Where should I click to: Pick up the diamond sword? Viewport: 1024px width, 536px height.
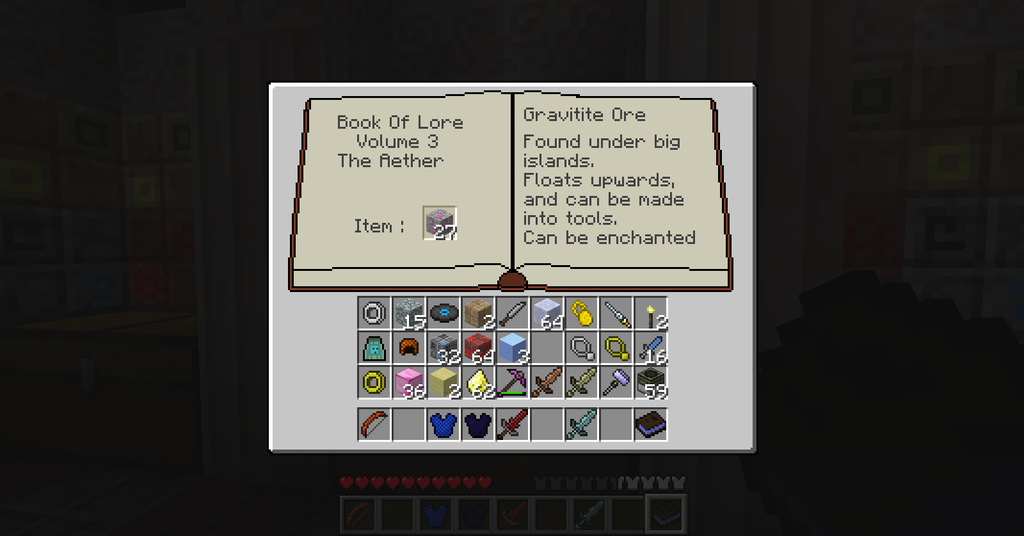[581, 424]
